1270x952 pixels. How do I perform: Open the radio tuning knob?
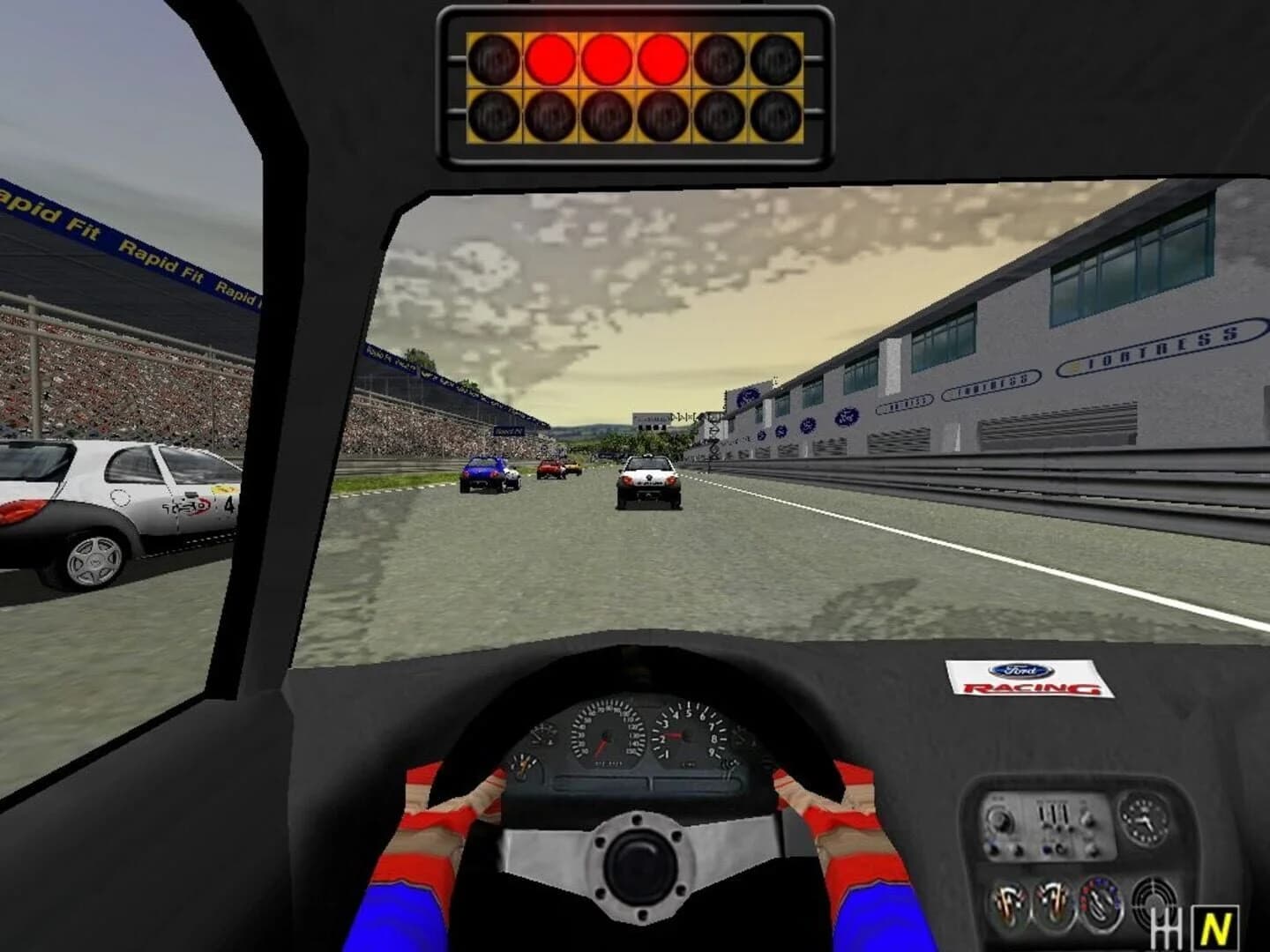coord(1002,820)
